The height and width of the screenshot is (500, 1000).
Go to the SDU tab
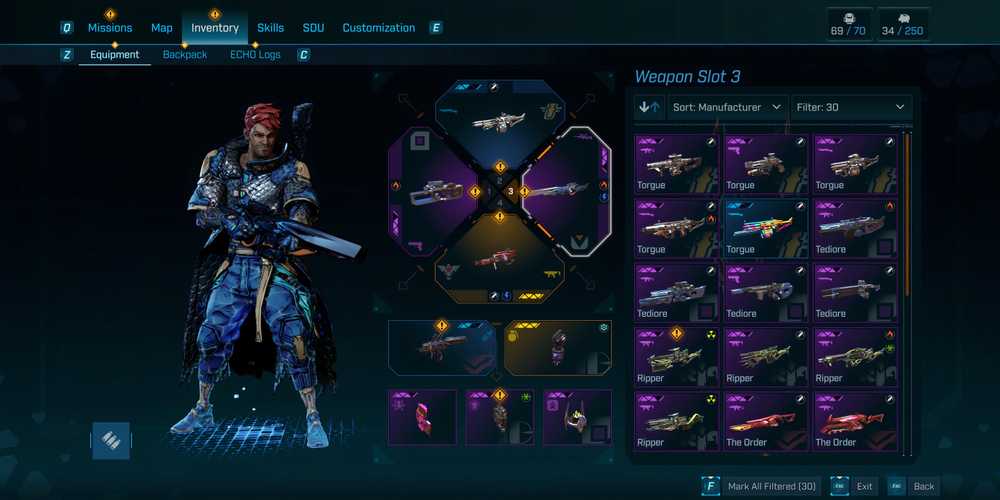(313, 28)
